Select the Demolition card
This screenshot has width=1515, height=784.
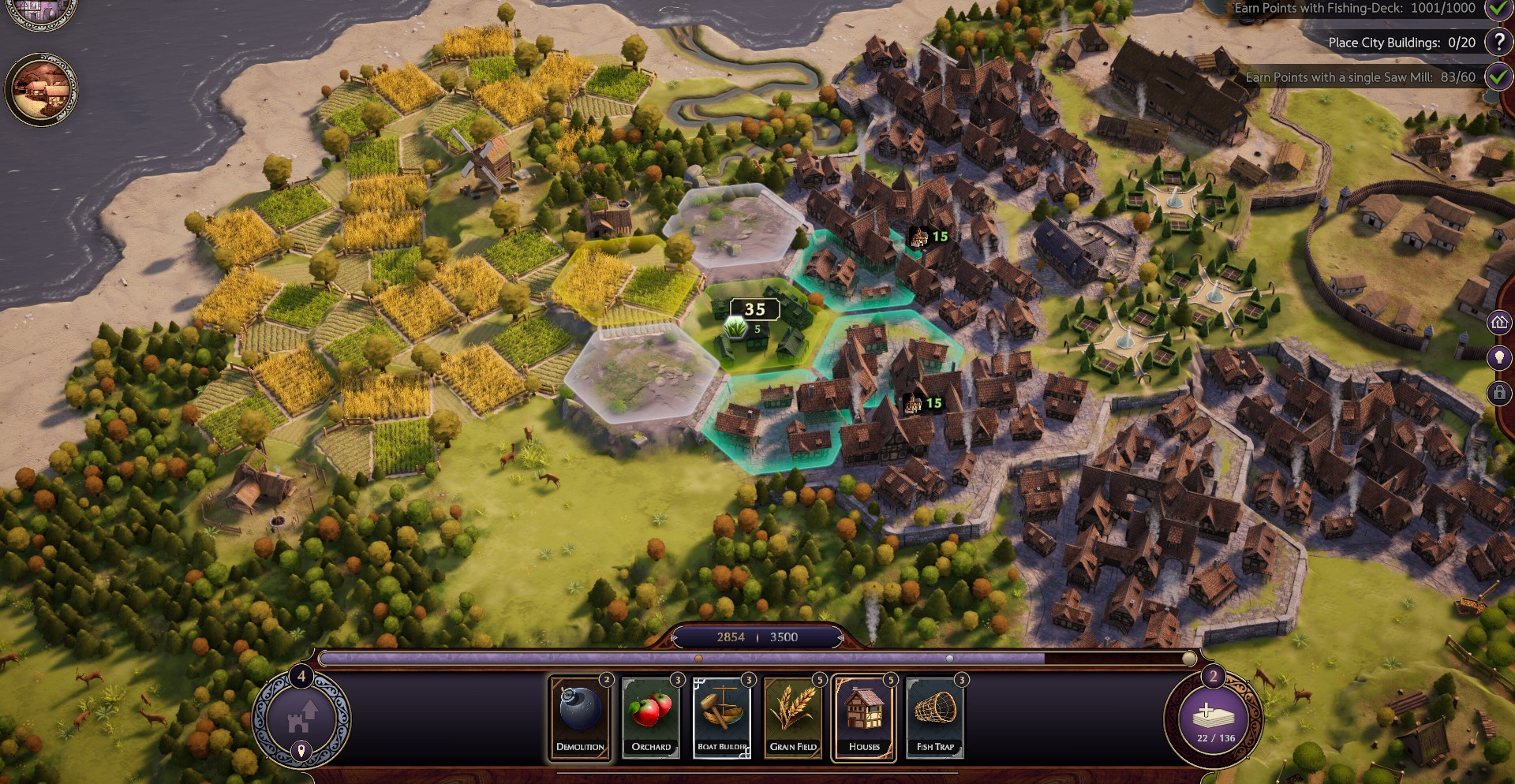(580, 717)
